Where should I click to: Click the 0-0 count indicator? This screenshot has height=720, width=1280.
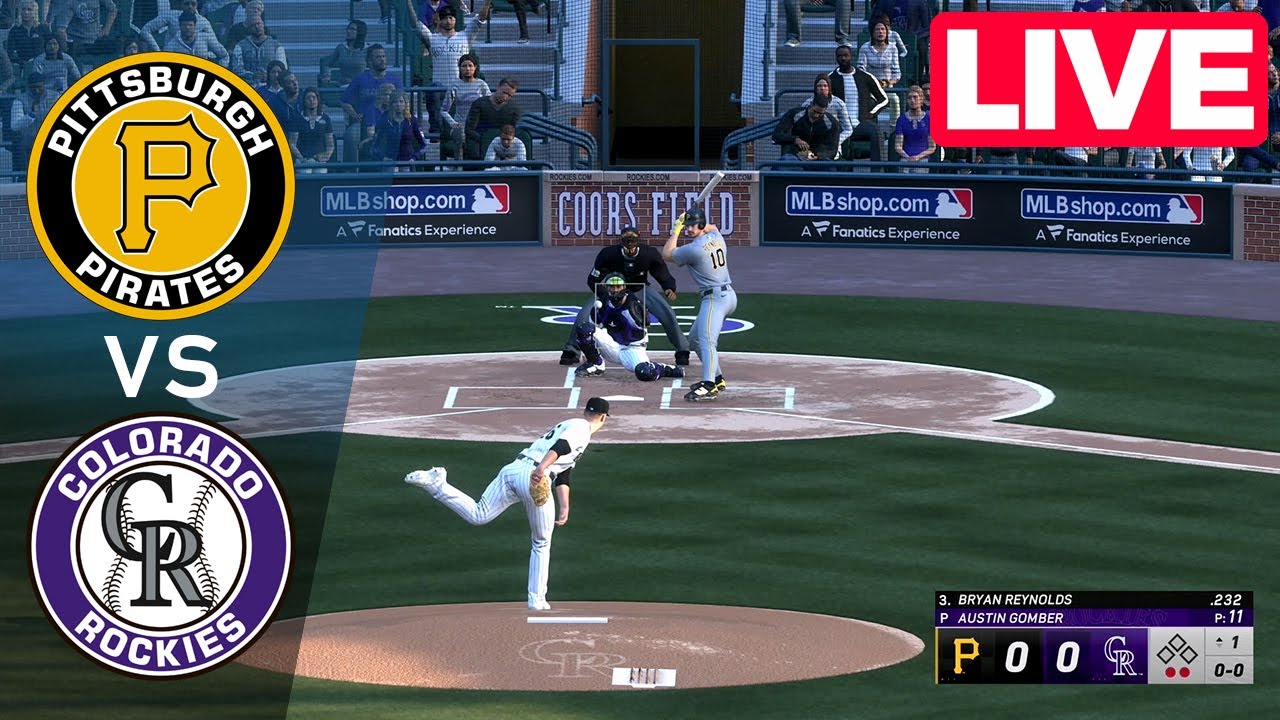click(x=1228, y=669)
